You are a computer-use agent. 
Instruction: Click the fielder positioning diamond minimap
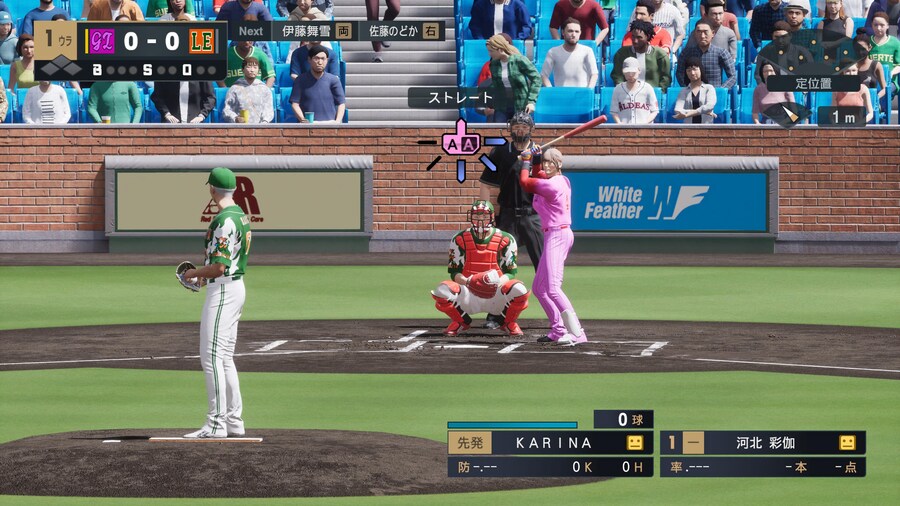pos(811,47)
